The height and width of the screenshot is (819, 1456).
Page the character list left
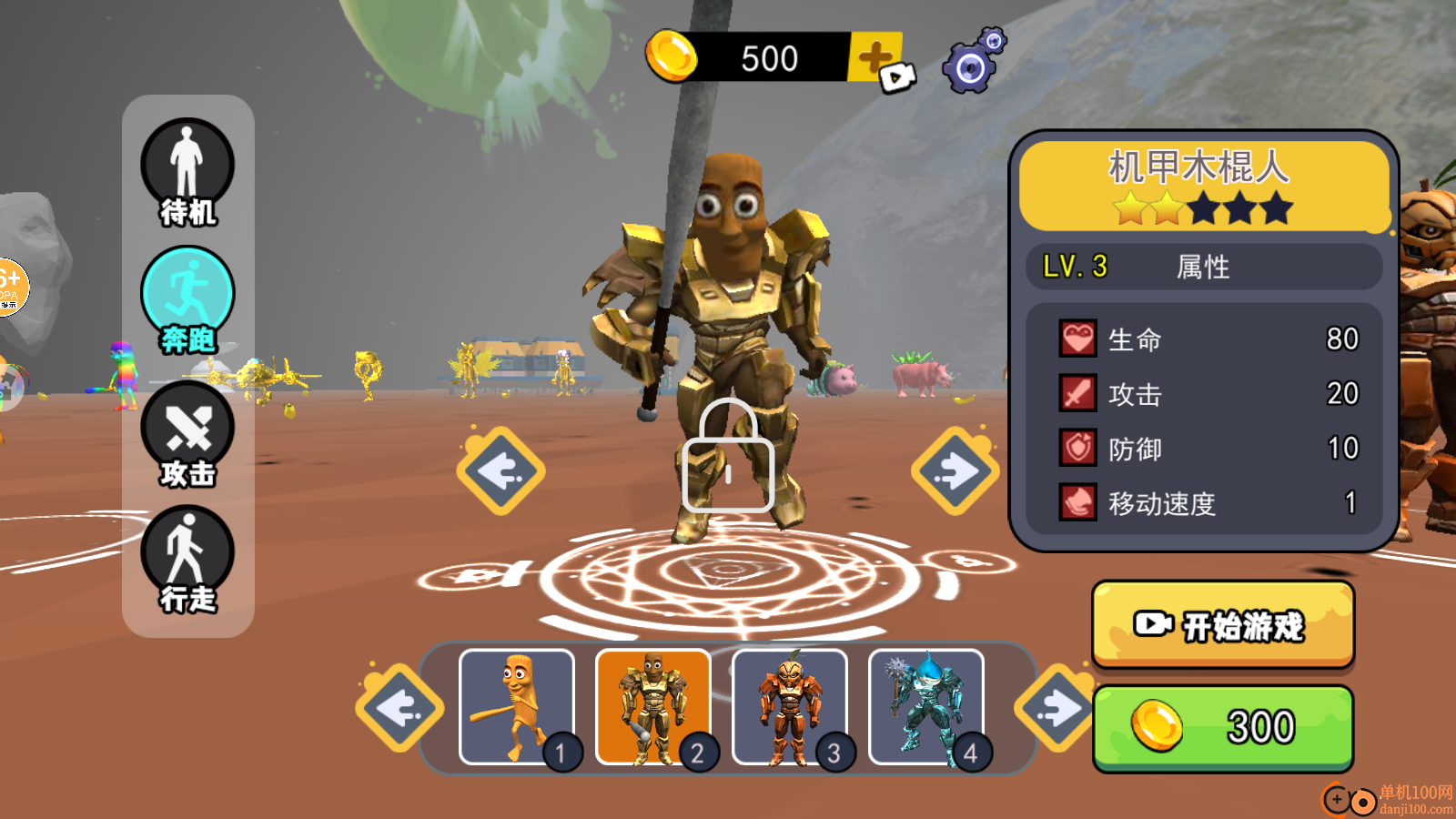pos(399,708)
